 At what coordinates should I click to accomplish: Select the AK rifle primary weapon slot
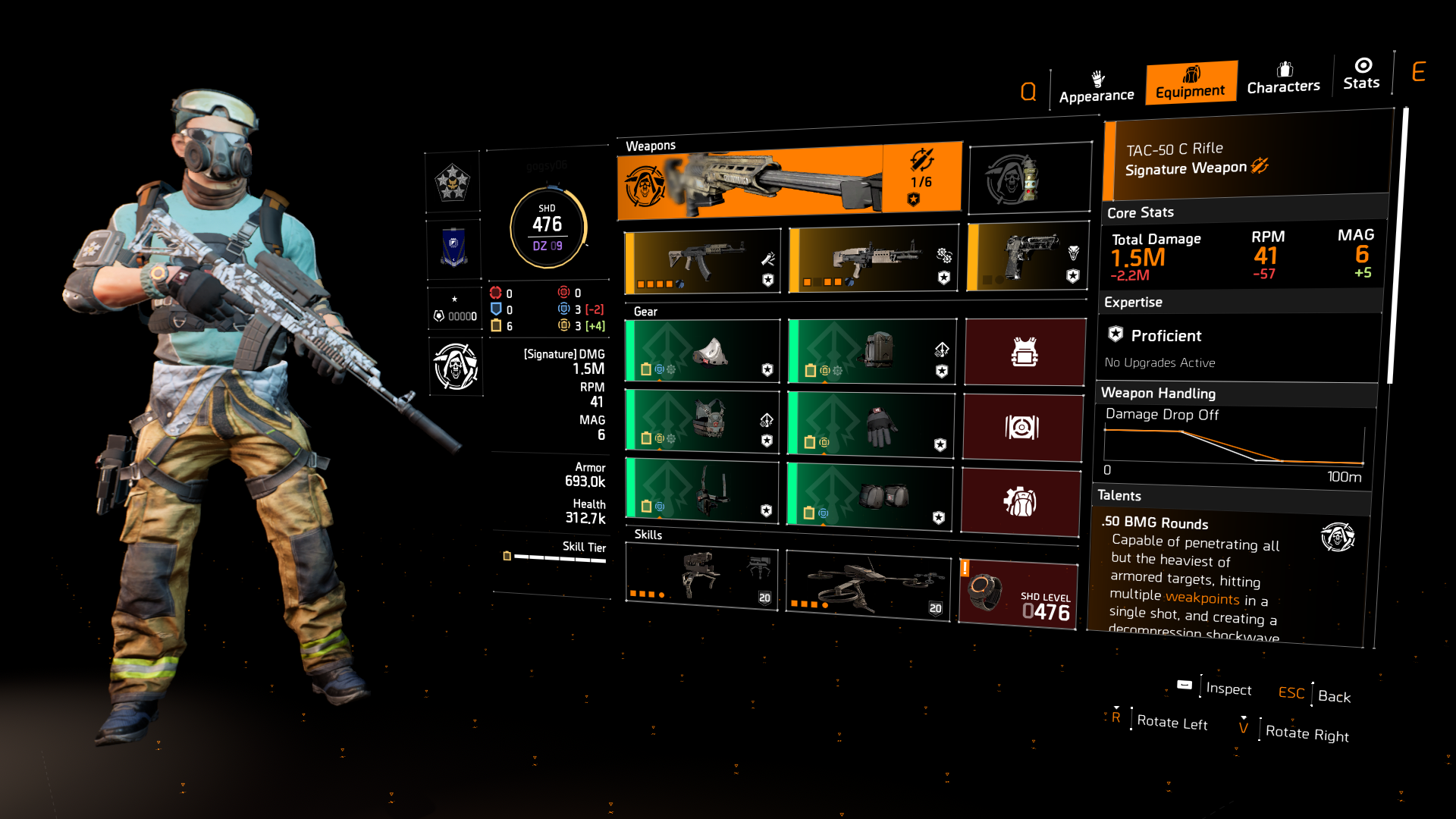701,258
